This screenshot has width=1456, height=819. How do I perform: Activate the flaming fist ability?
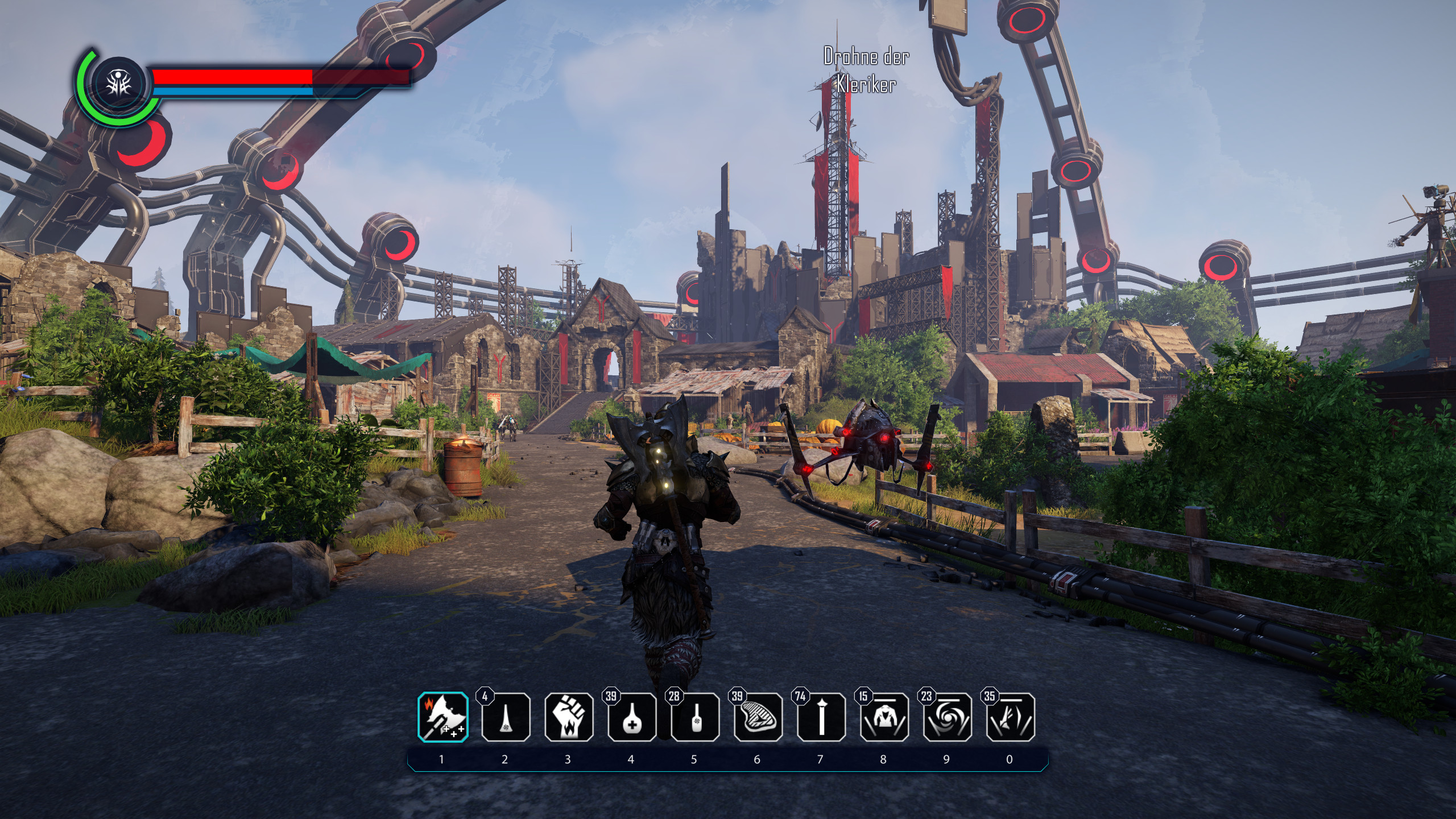568,717
